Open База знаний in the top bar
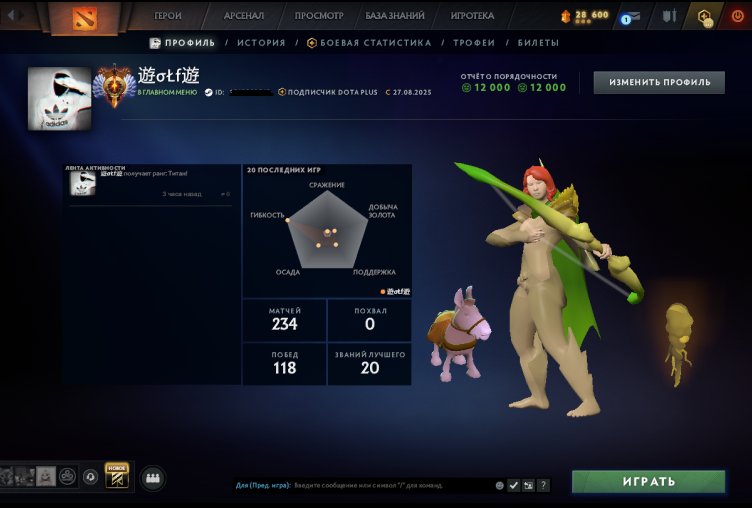 click(x=395, y=16)
